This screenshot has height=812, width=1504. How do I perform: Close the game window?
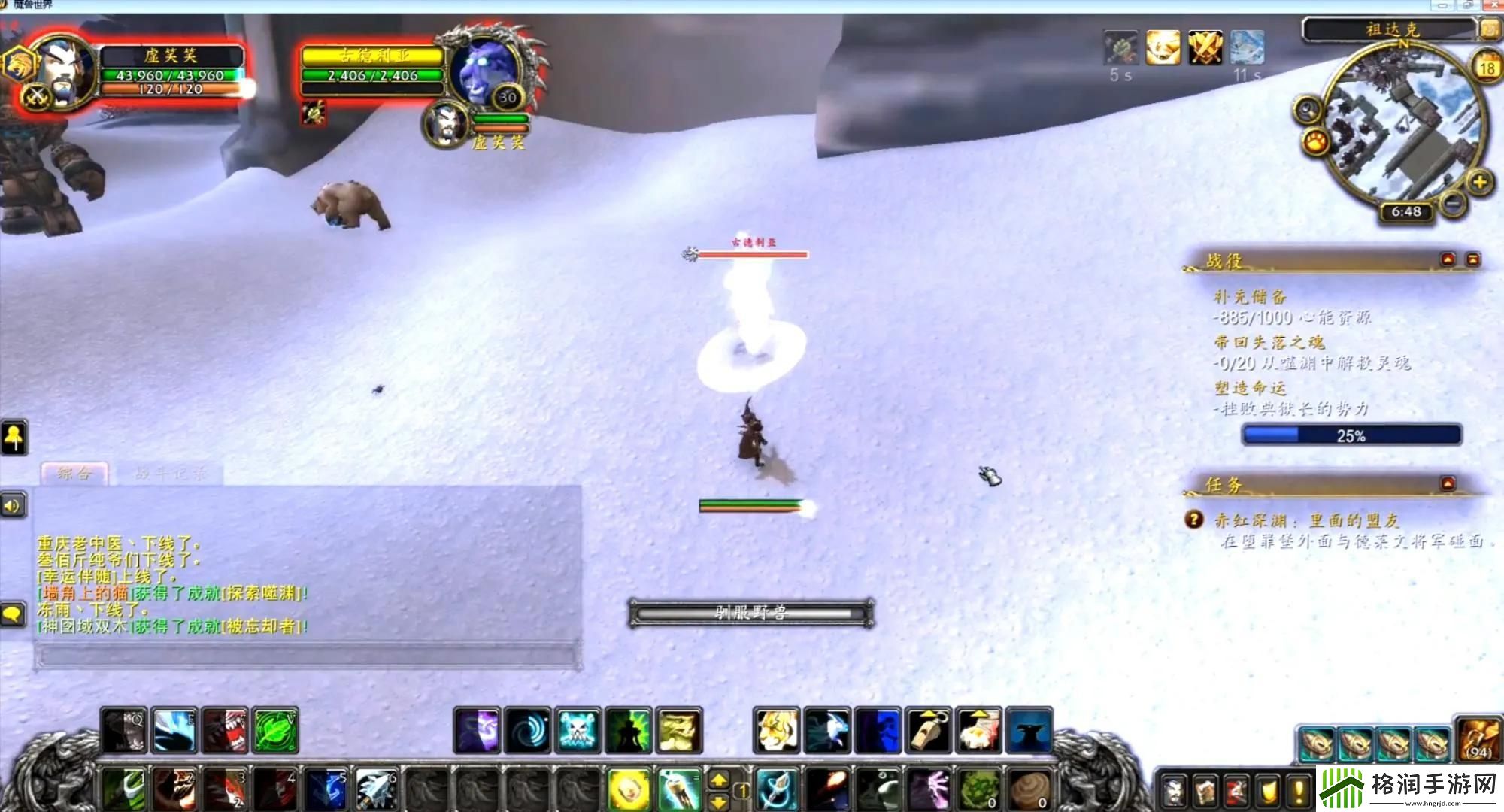tap(1493, 5)
